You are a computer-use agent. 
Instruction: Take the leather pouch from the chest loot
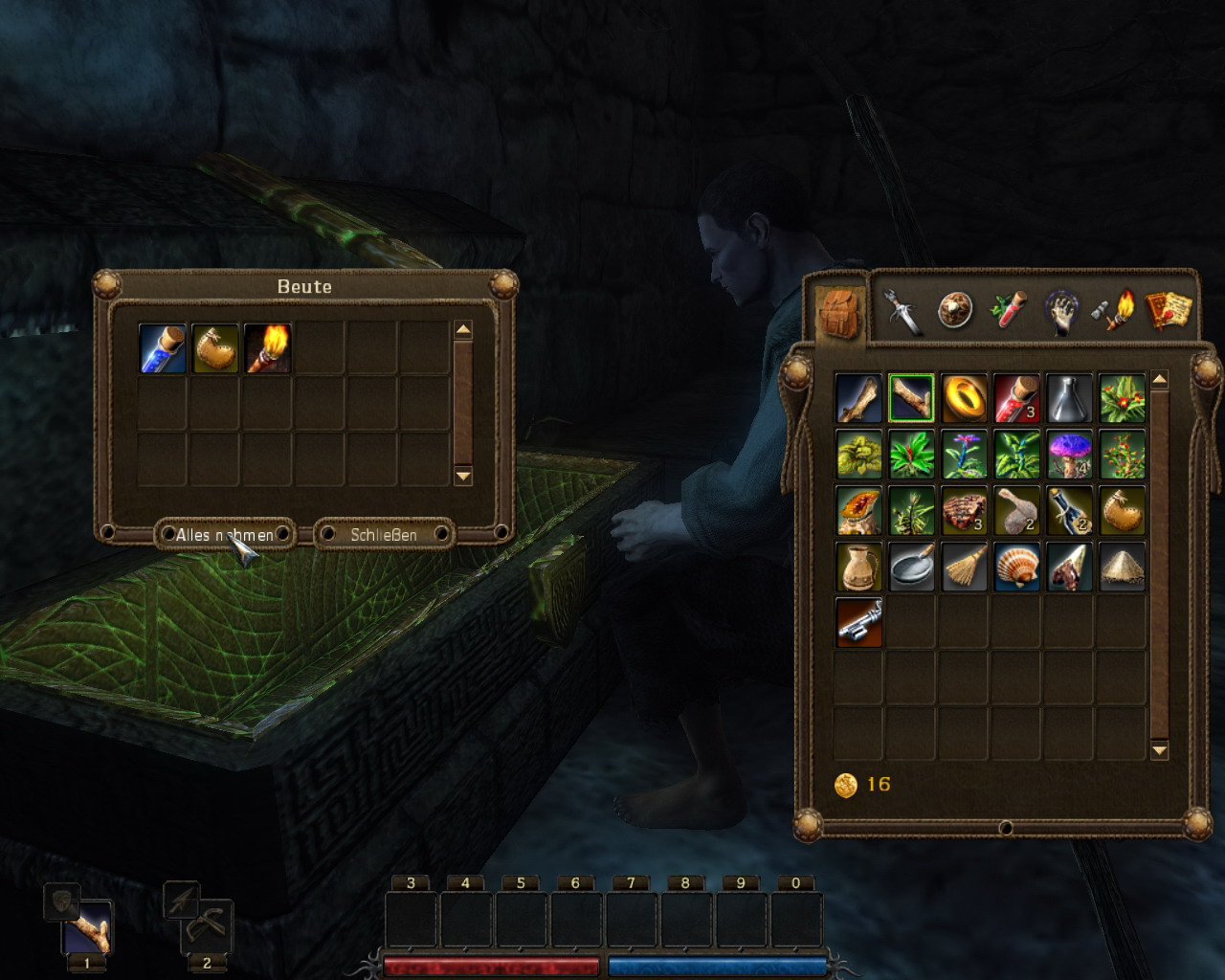click(x=214, y=347)
